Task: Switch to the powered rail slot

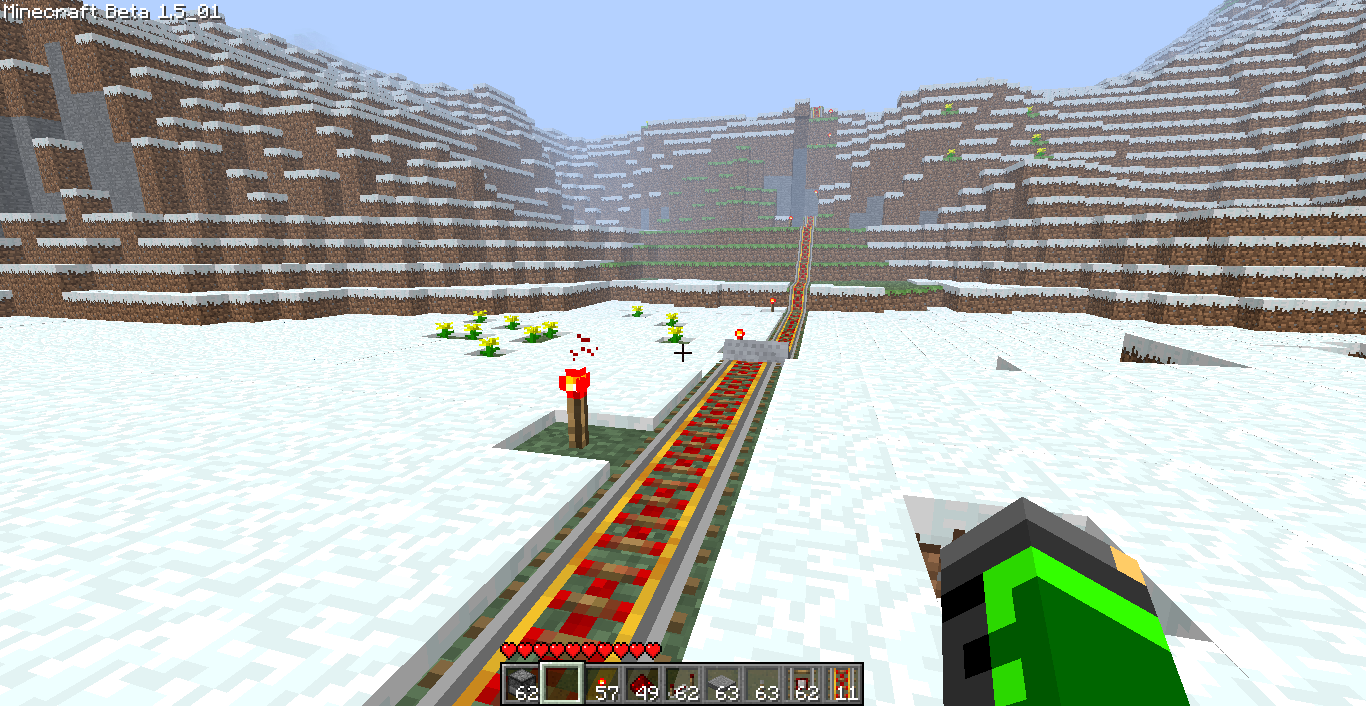Action: pos(842,684)
